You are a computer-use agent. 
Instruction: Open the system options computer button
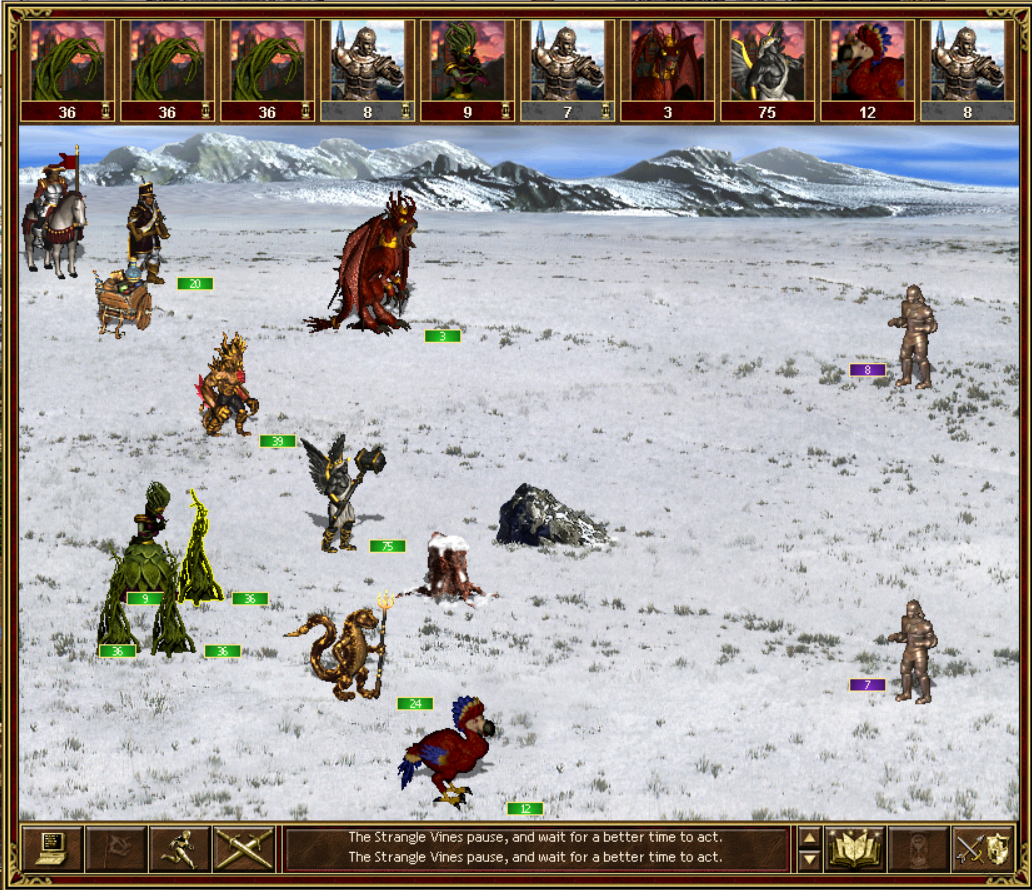click(51, 849)
